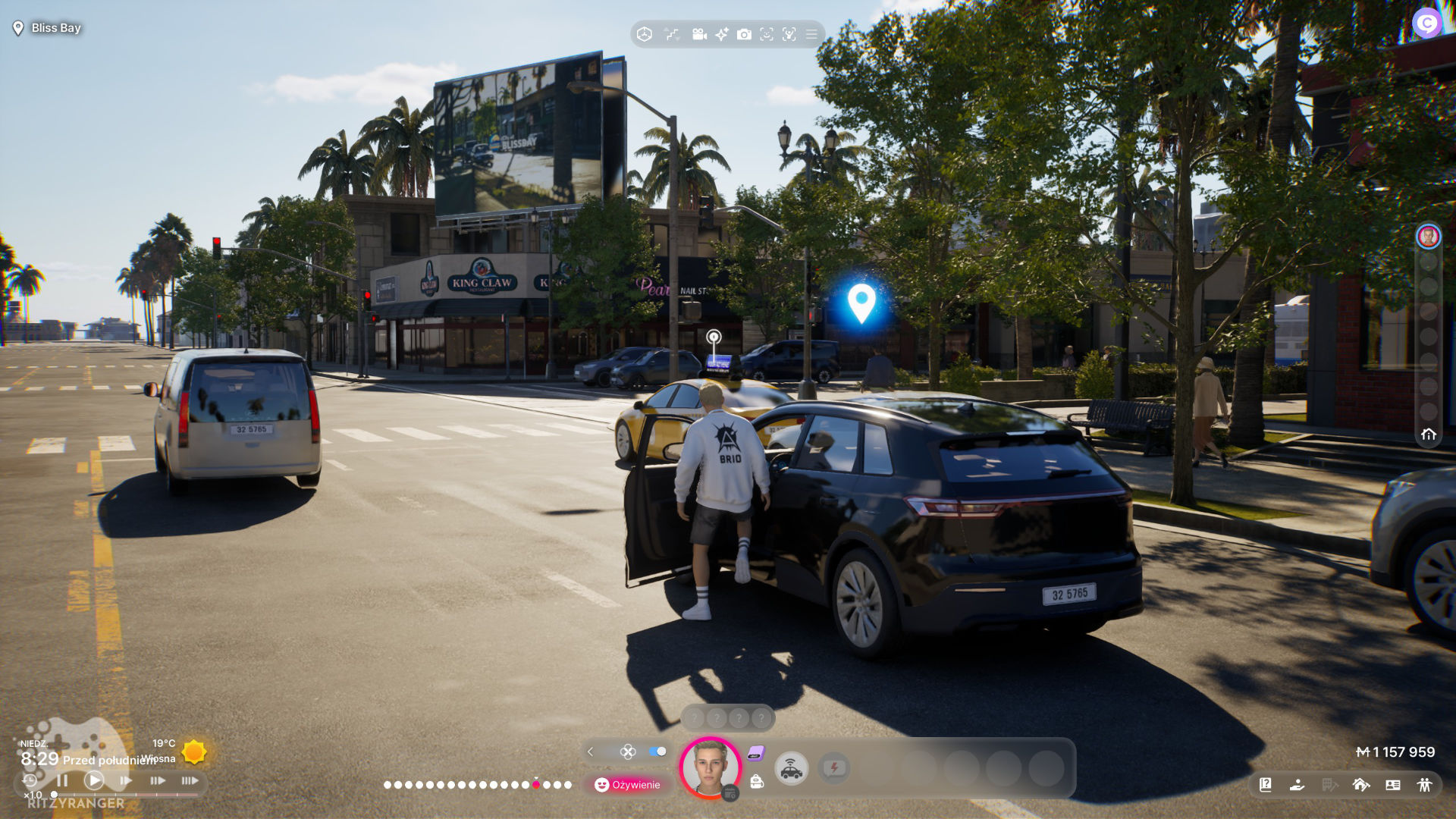Set time to normal play speed

94,780
